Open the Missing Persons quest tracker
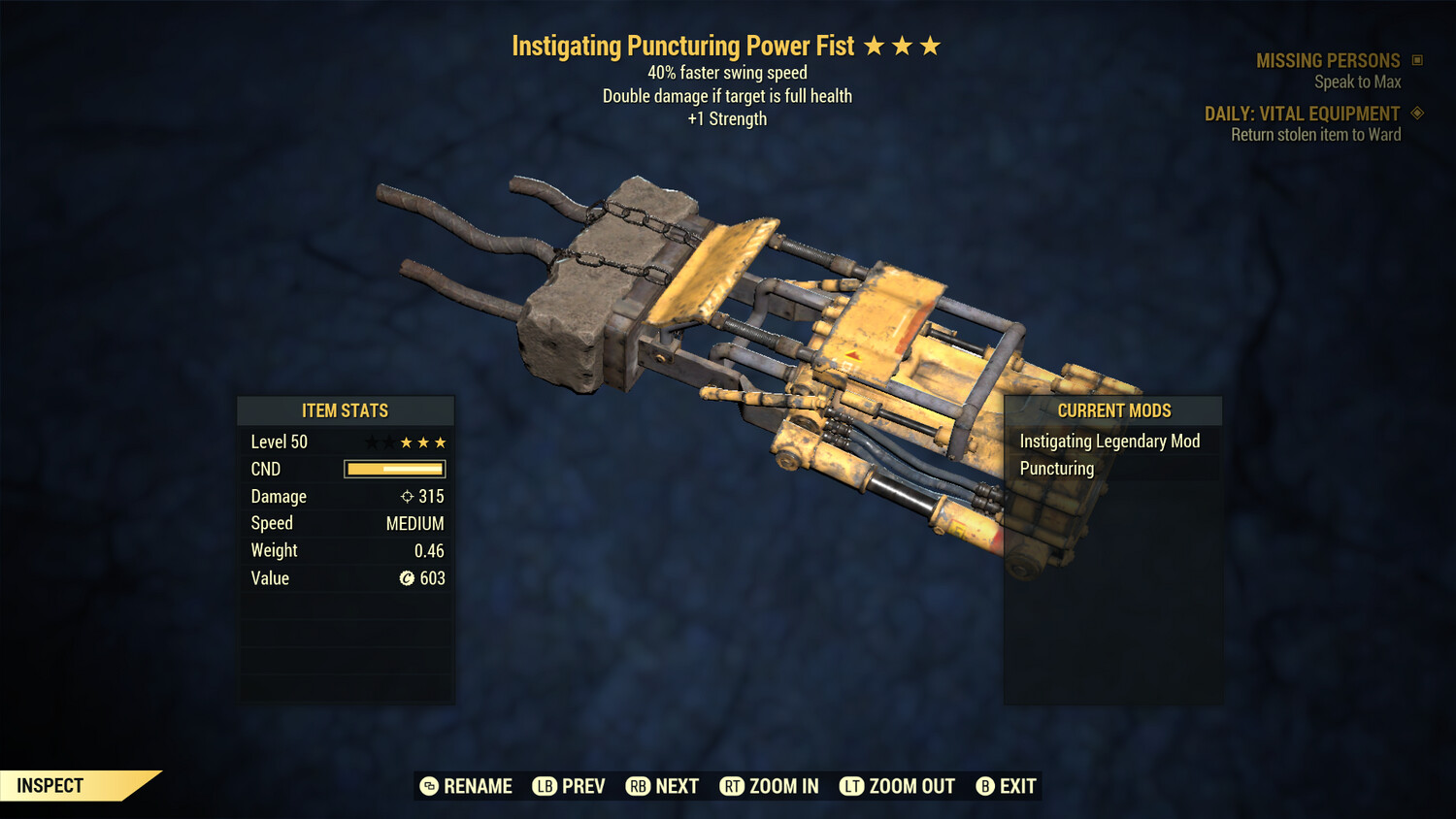 click(x=1328, y=61)
